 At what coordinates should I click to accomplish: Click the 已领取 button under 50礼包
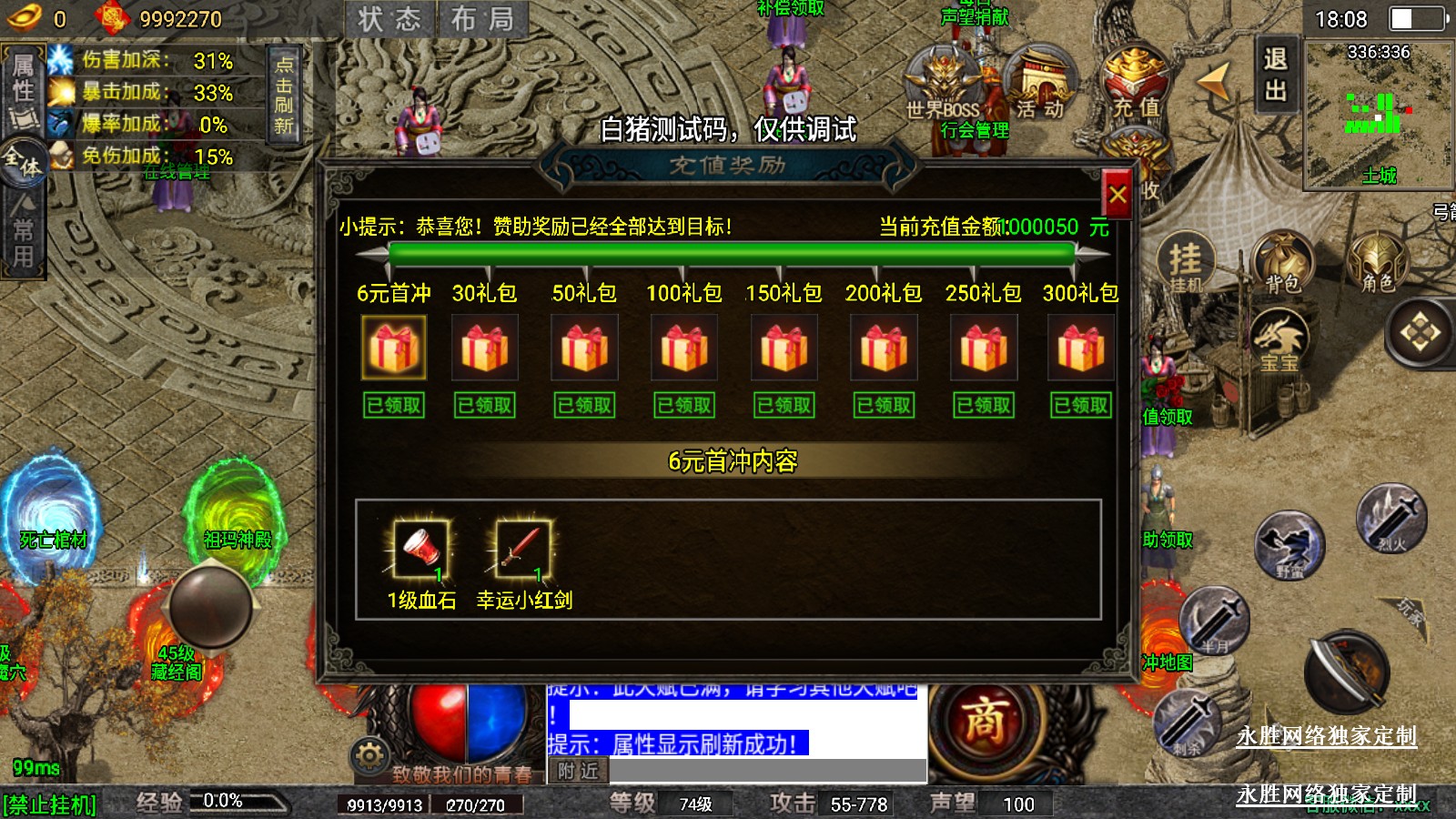[x=584, y=405]
